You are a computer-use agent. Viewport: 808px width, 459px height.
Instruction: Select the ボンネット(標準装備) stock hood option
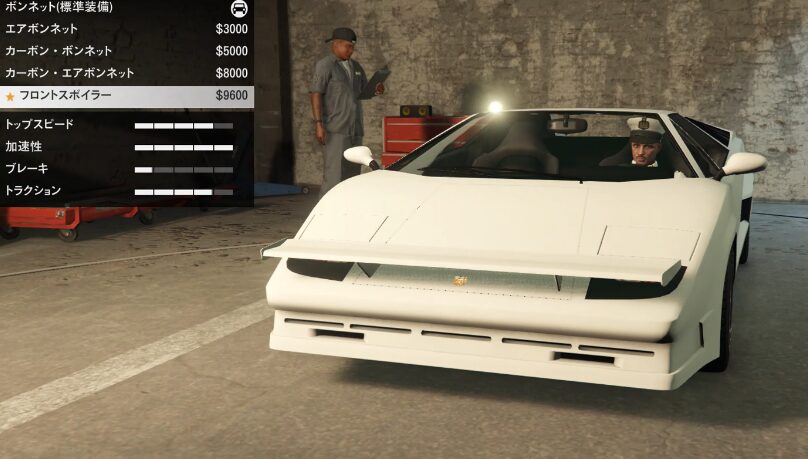(x=126, y=7)
